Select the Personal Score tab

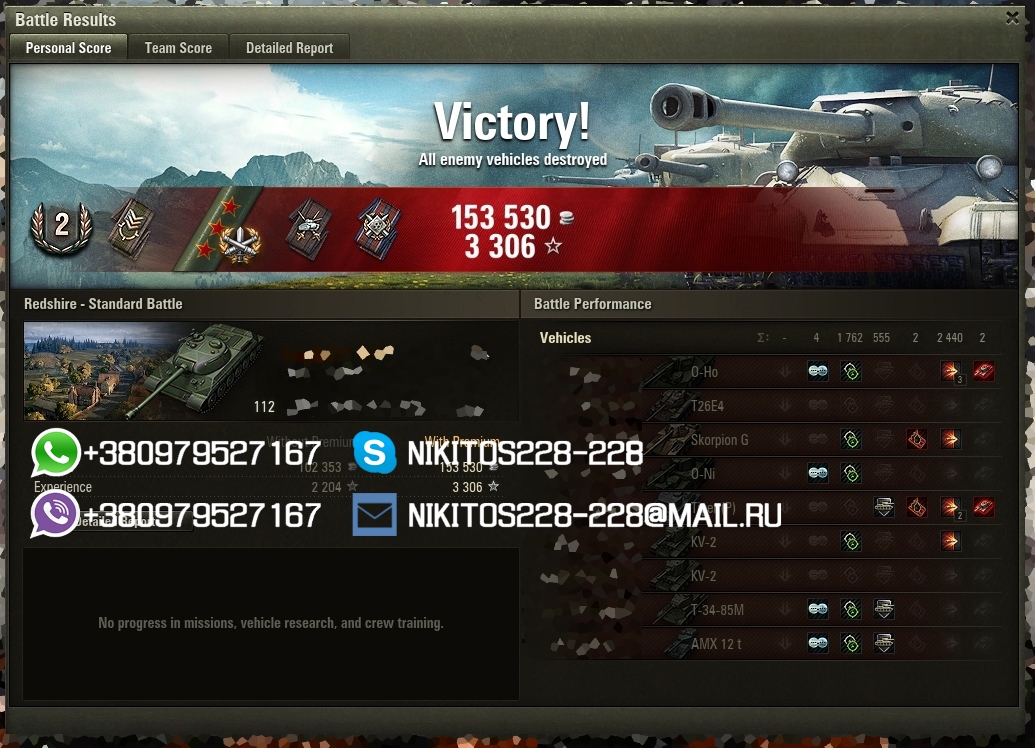68,48
